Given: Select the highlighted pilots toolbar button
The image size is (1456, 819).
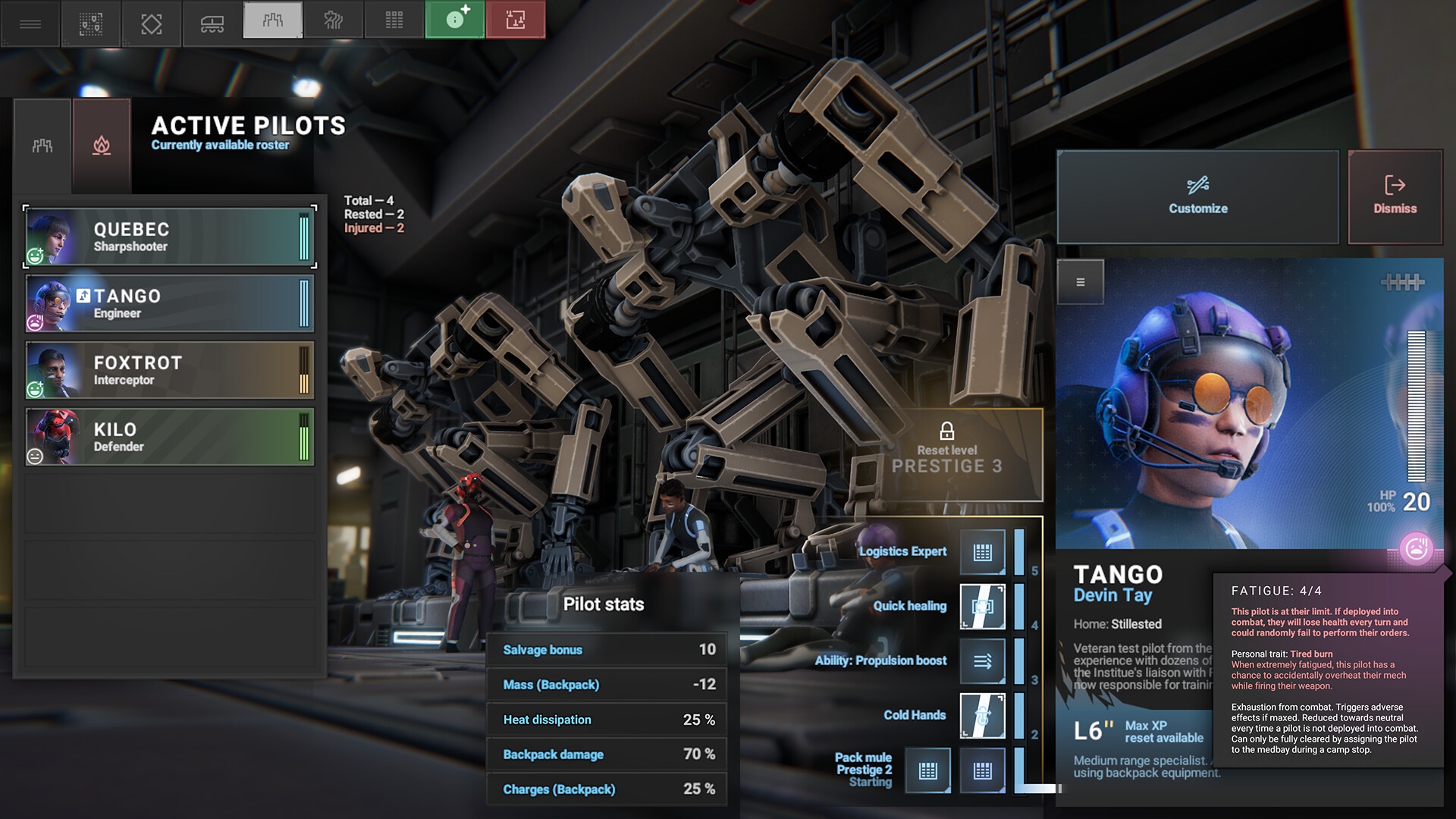Looking at the screenshot, I should (x=273, y=20).
